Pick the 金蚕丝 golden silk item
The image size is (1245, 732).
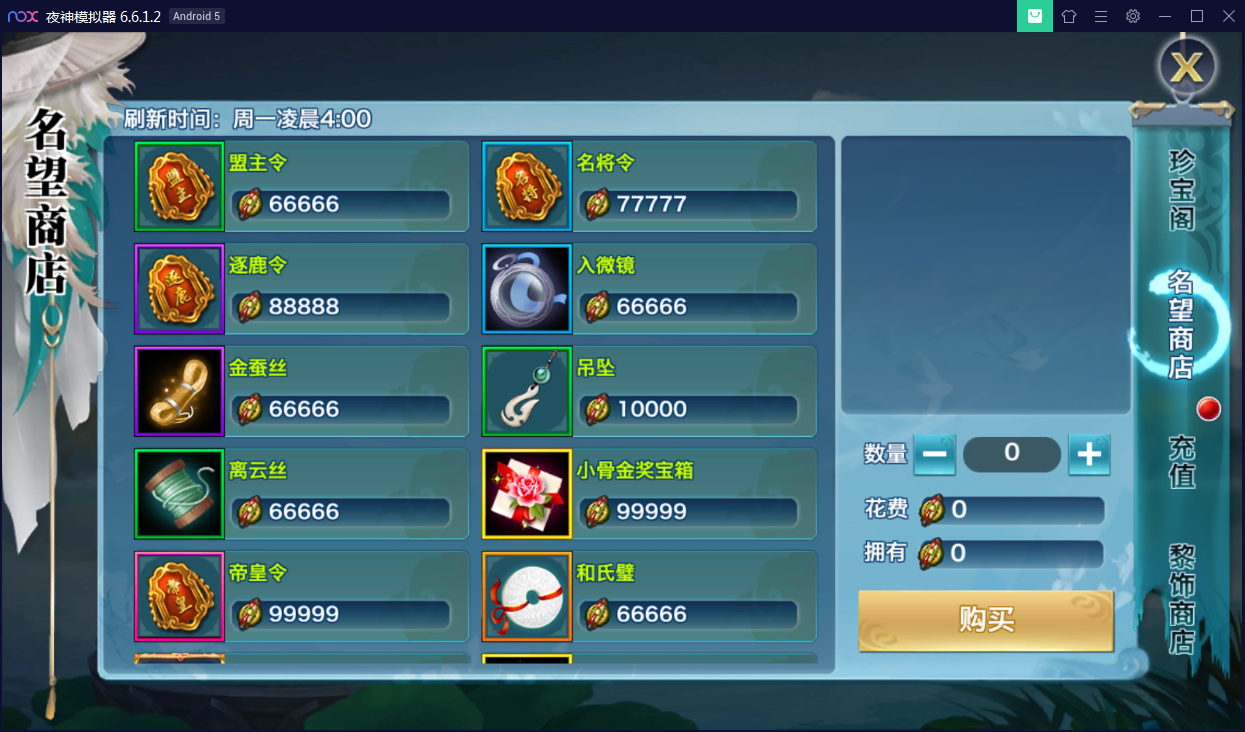[x=300, y=392]
